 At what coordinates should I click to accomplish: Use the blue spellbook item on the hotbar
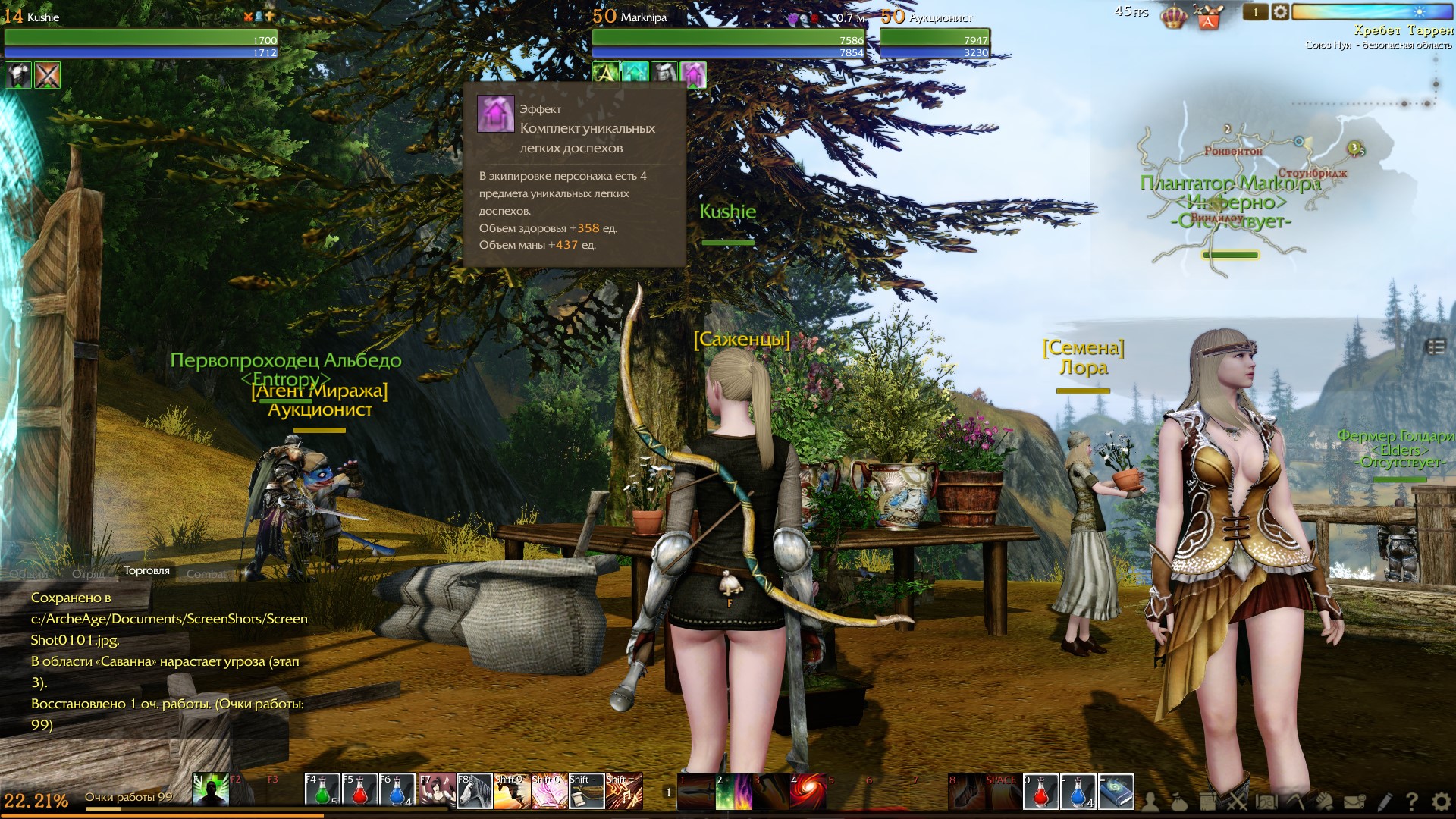click(1116, 792)
